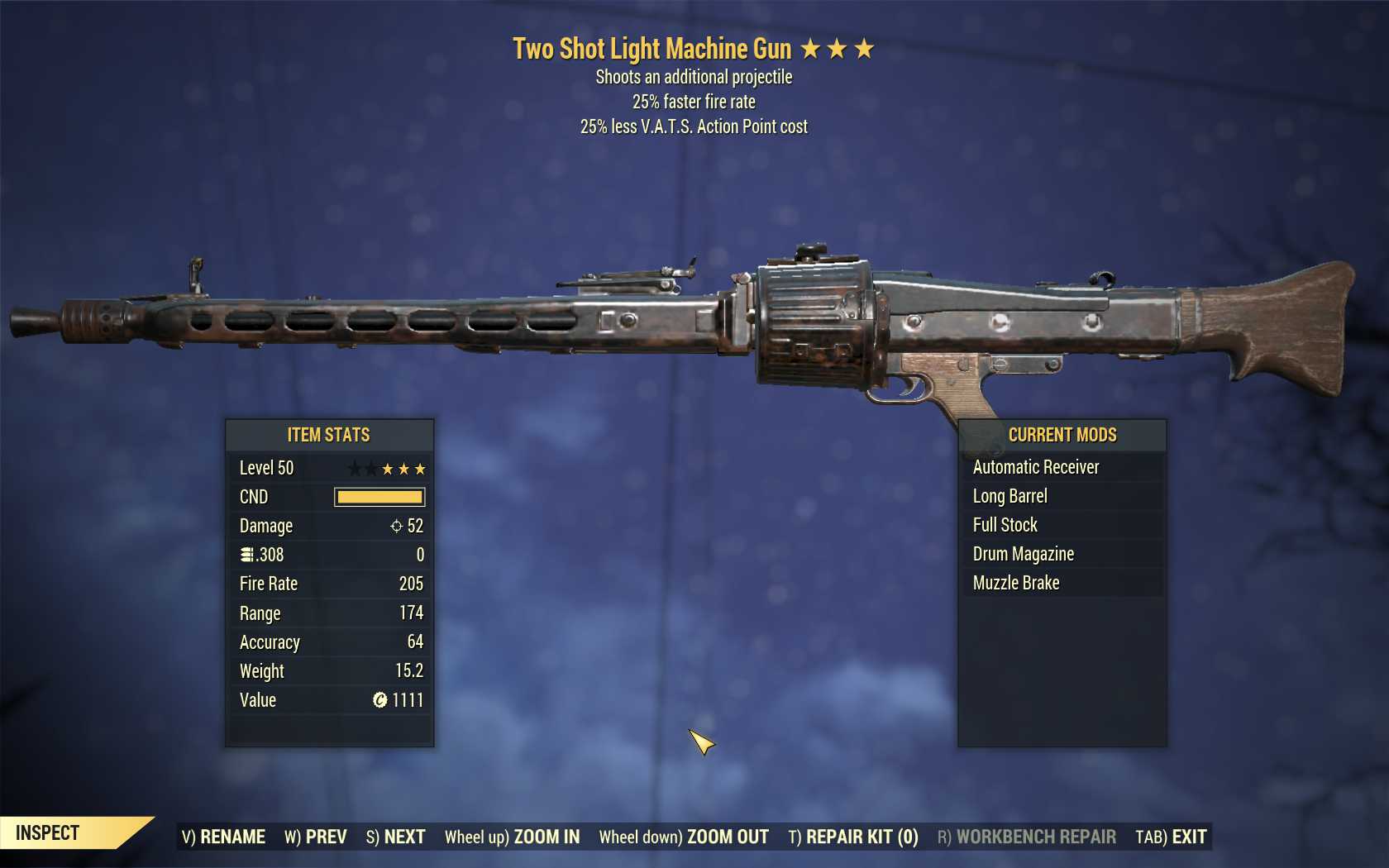This screenshot has height=868, width=1389.
Task: Select the crosshair icon beside Damage value
Action: pyautogui.click(x=395, y=526)
